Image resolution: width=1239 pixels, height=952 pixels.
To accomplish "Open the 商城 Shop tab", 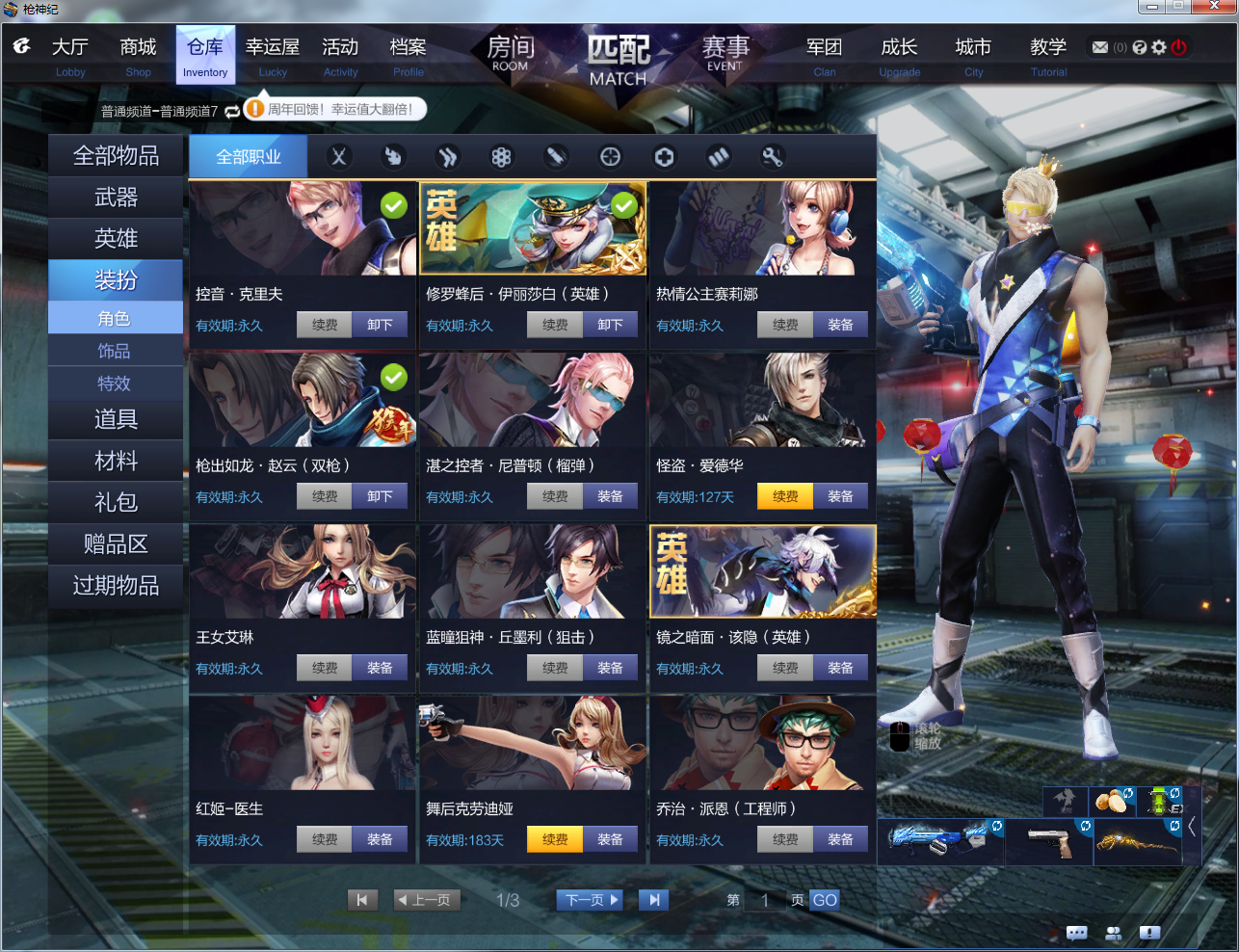I will point(138,55).
